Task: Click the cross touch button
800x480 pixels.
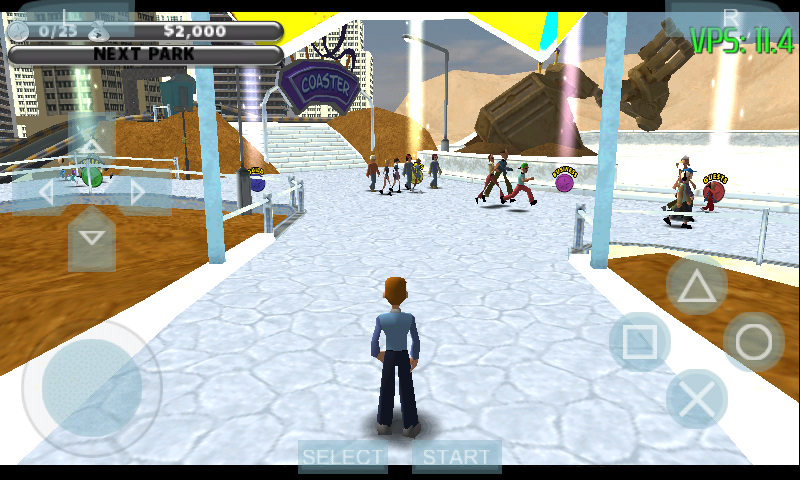Action: click(x=697, y=399)
